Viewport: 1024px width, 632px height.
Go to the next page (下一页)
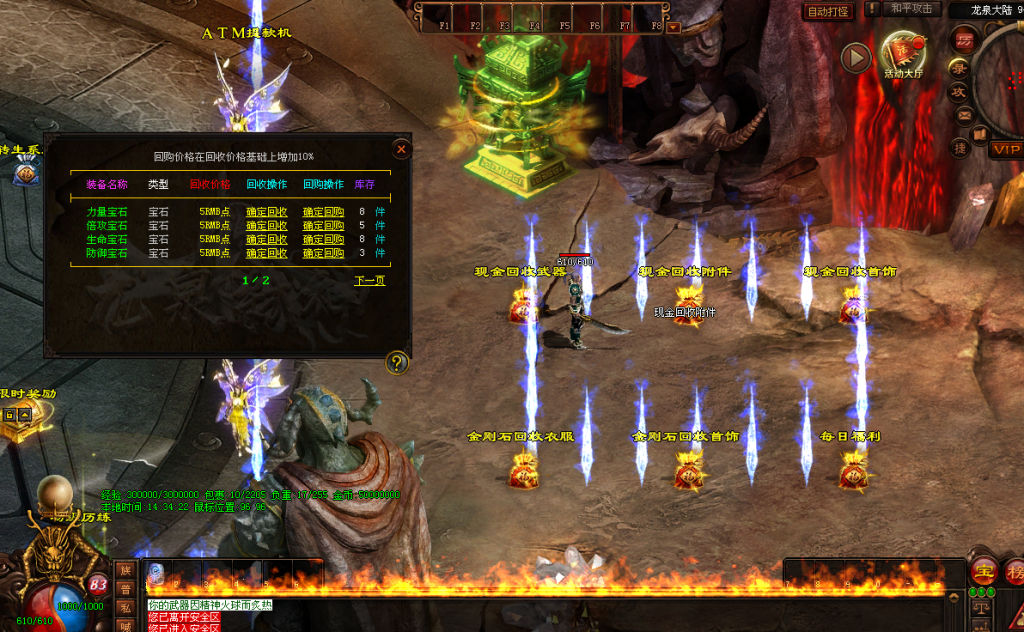coord(370,281)
